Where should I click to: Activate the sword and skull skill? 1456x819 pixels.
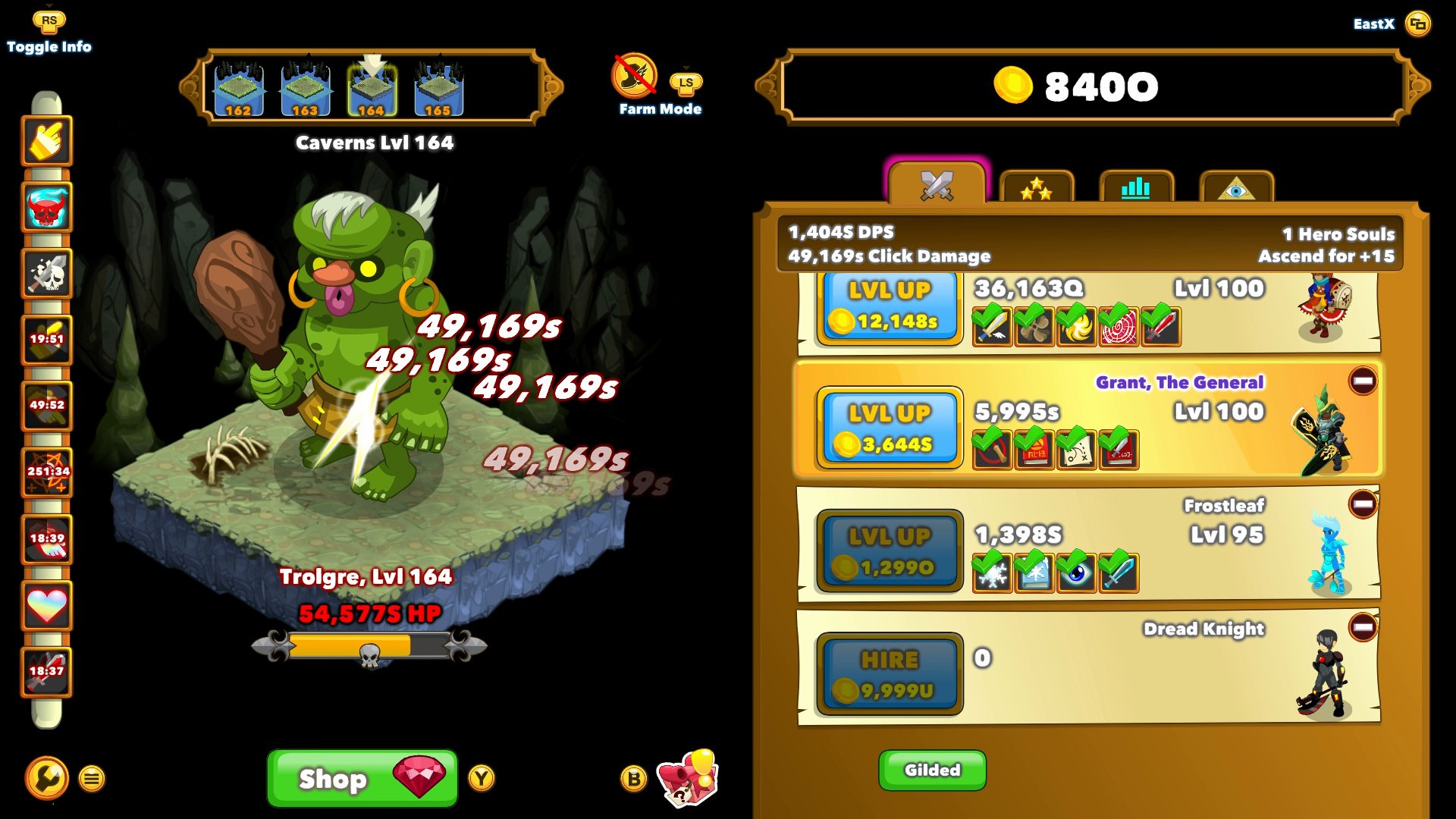[x=47, y=274]
